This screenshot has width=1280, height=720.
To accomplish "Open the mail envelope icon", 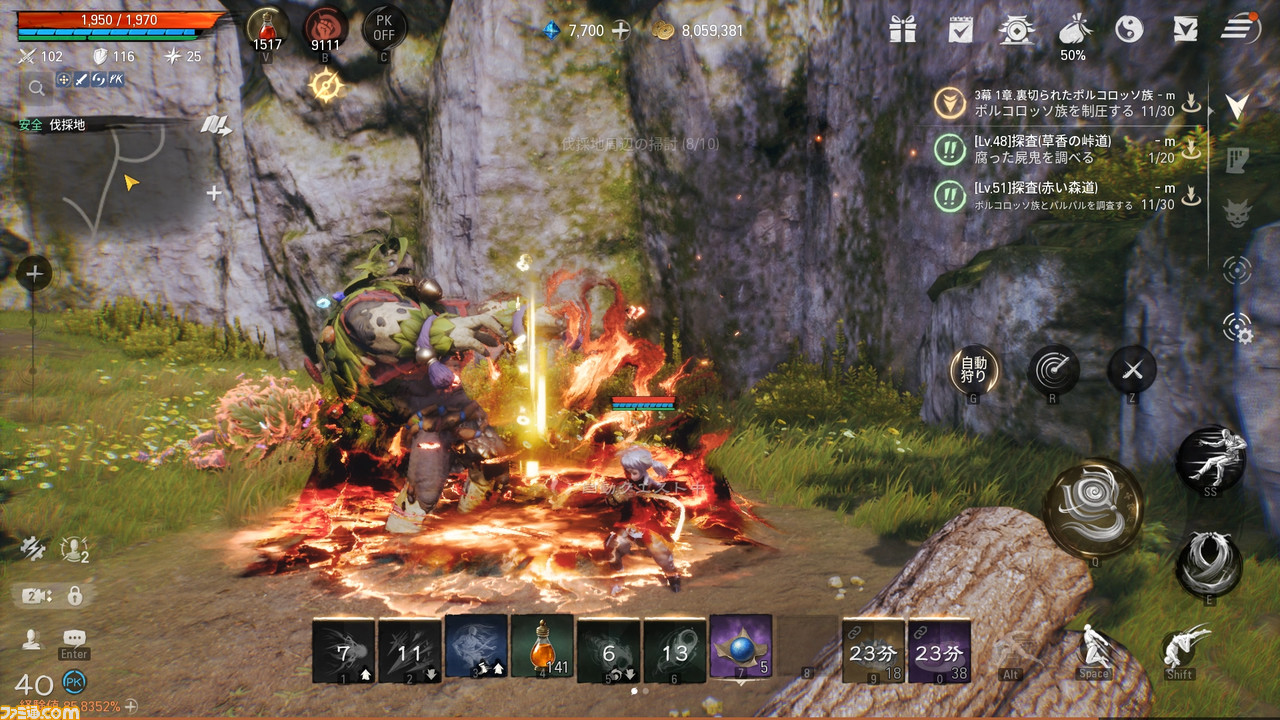I will coord(1185,29).
